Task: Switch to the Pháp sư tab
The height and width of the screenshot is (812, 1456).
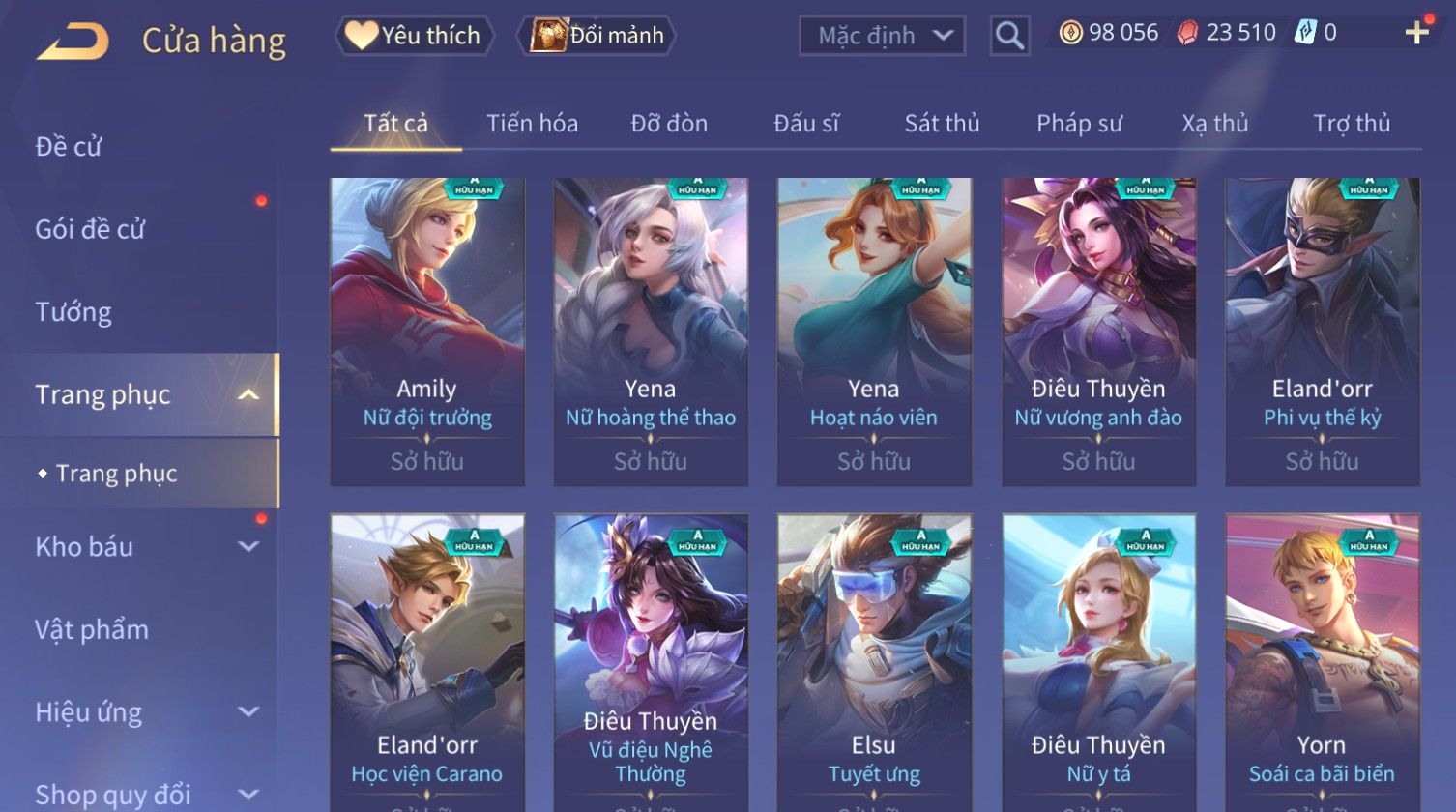Action: 1079,124
